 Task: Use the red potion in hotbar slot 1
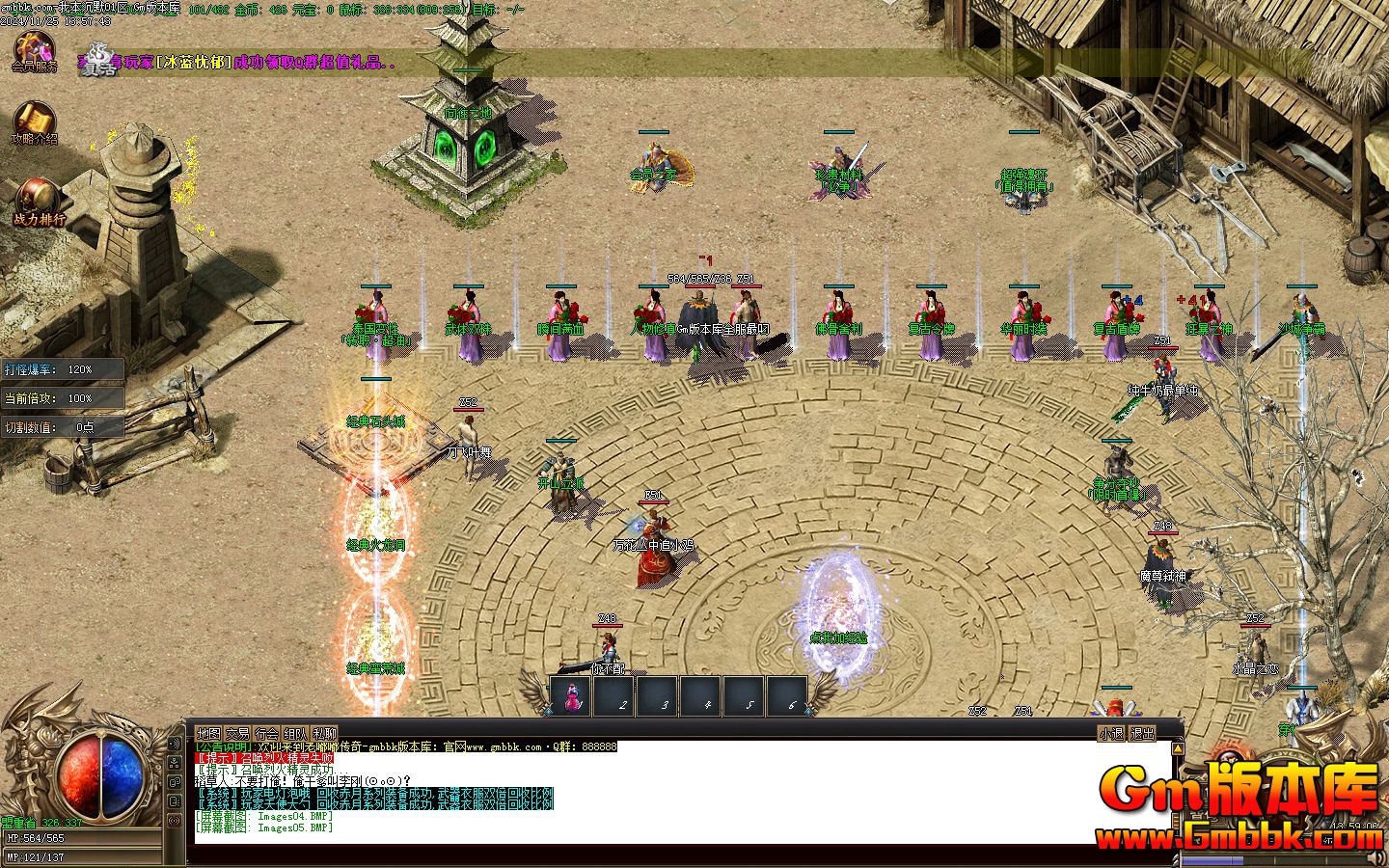coord(571,696)
